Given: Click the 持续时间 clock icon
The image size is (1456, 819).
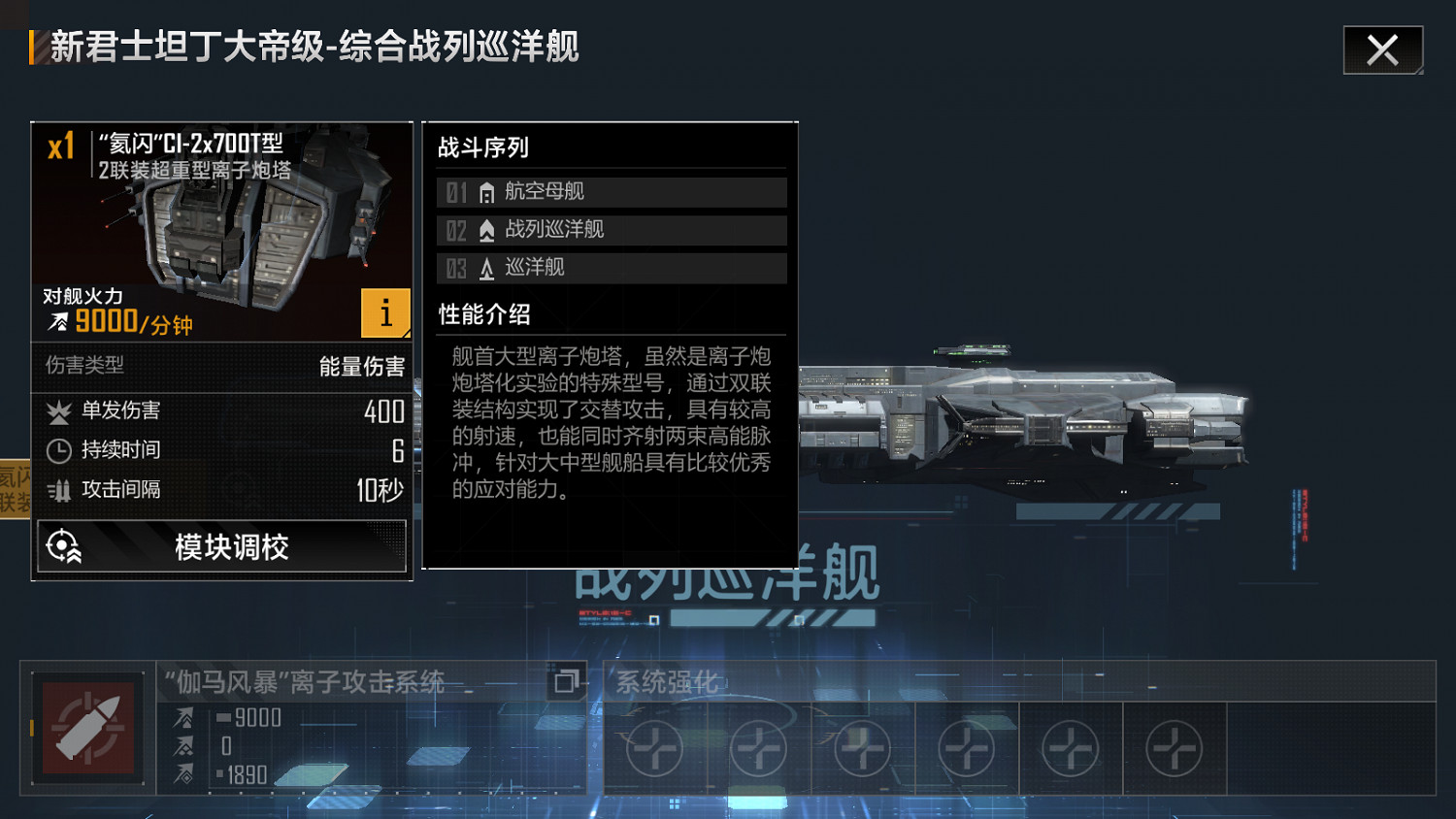Looking at the screenshot, I should click(58, 450).
